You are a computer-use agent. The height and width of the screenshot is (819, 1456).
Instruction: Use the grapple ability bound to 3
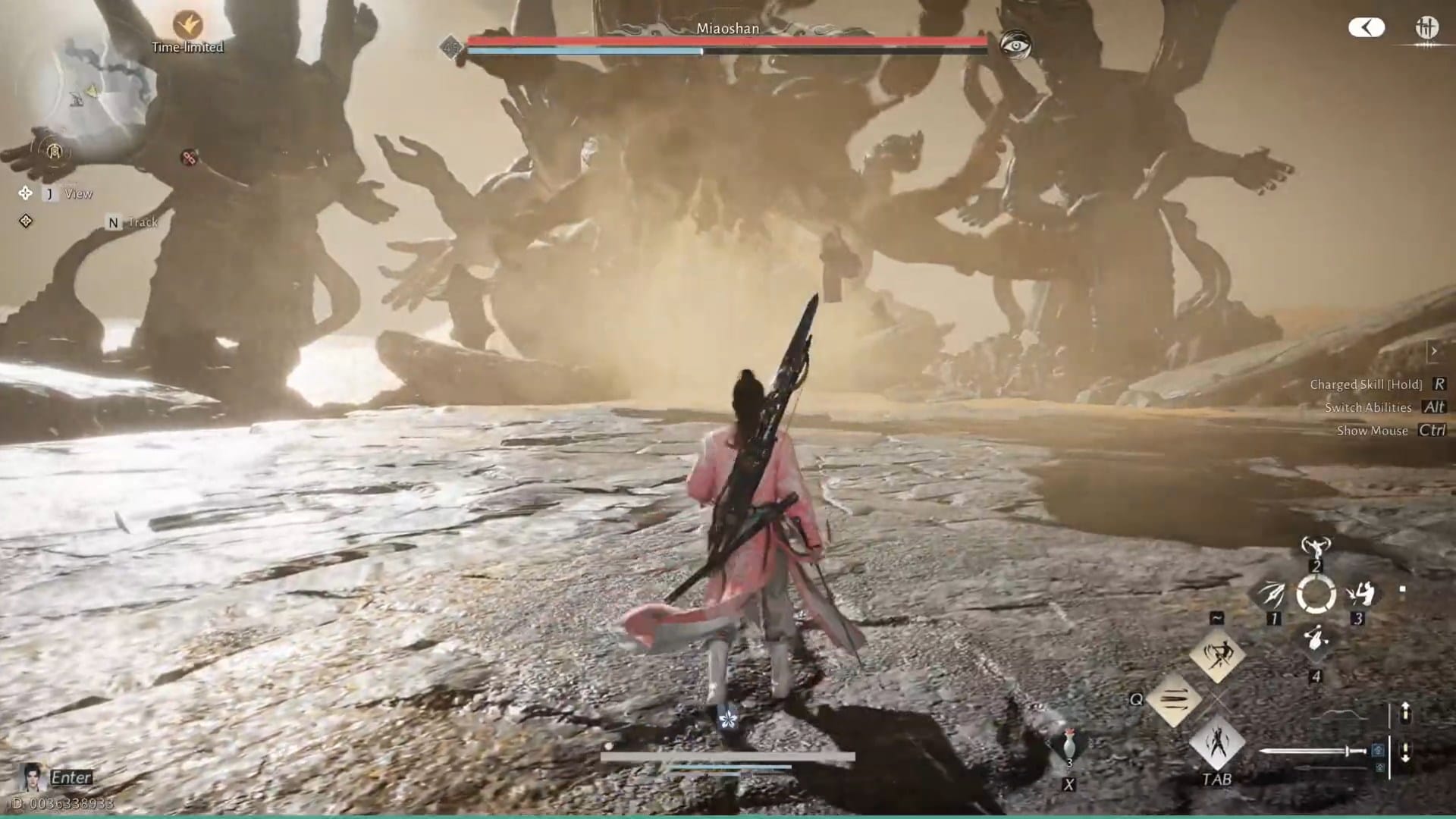coord(1363,595)
